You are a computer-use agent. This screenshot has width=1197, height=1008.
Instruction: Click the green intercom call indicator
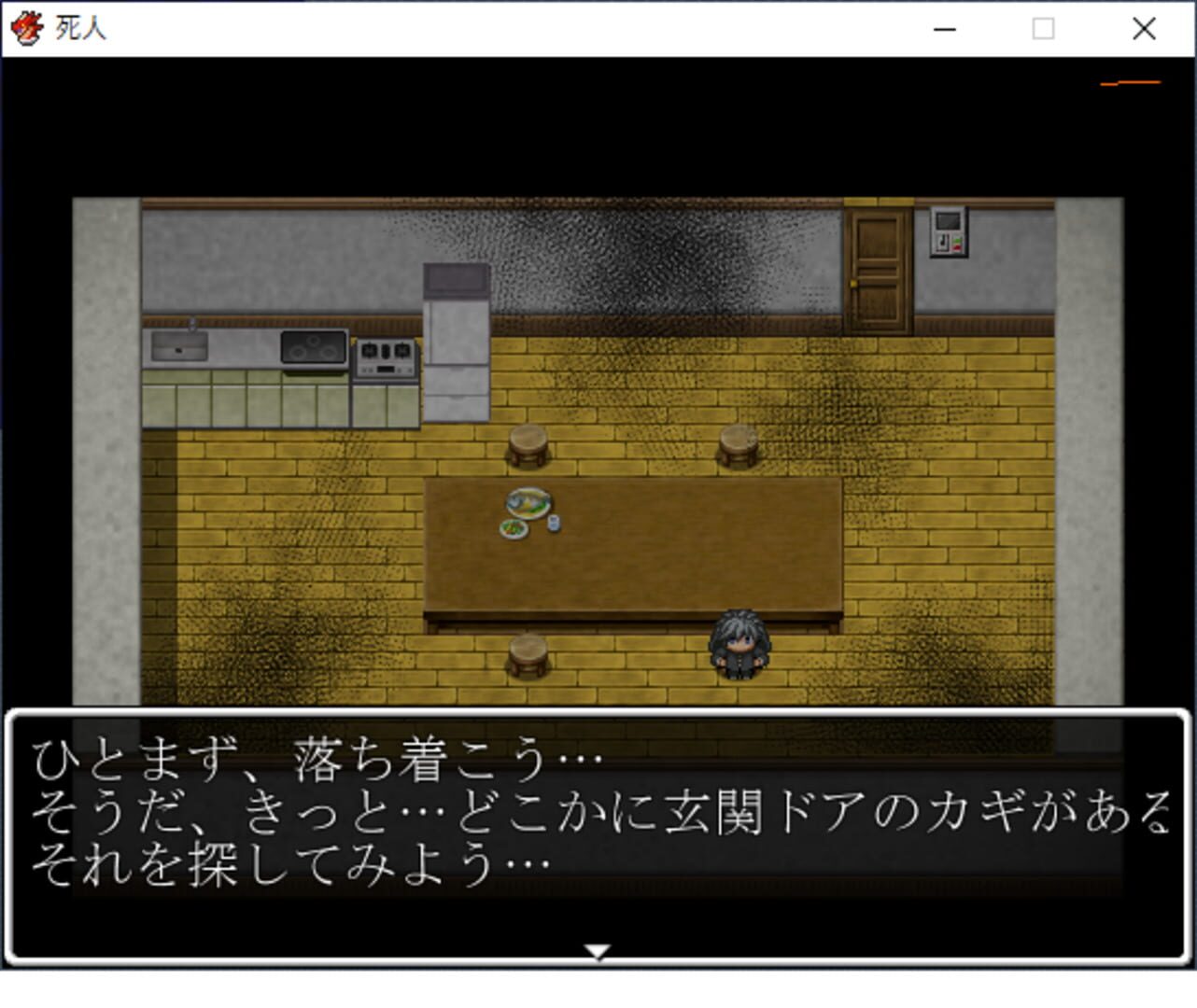(957, 240)
